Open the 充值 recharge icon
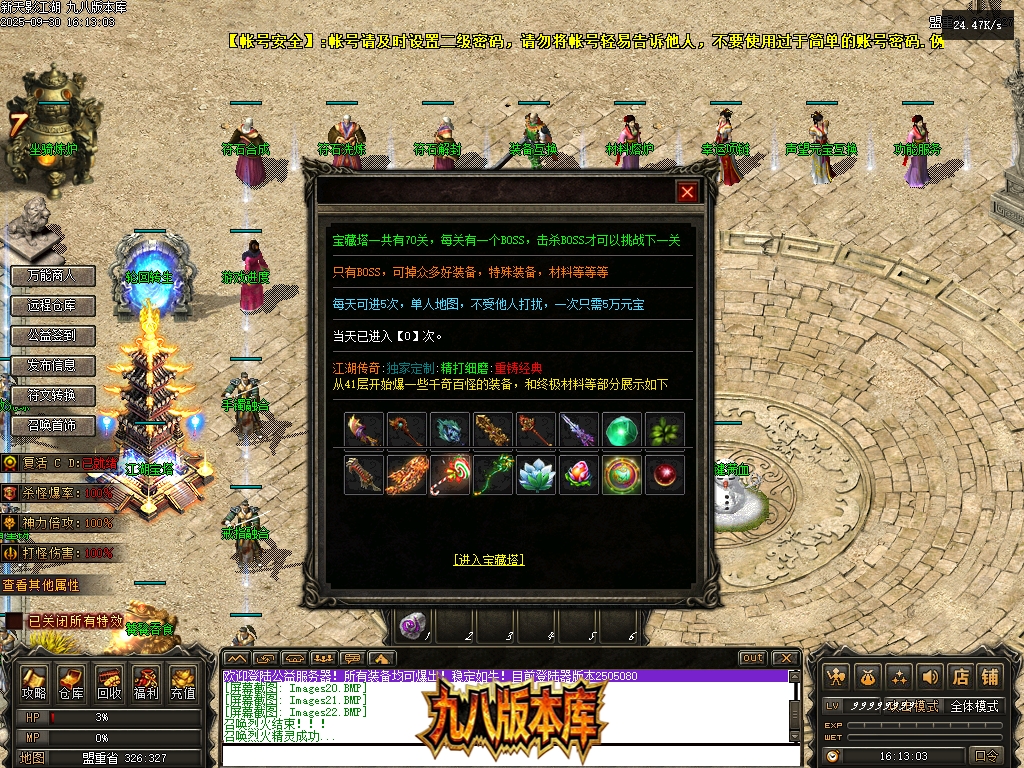Viewport: 1024px width, 768px height. pos(182,682)
